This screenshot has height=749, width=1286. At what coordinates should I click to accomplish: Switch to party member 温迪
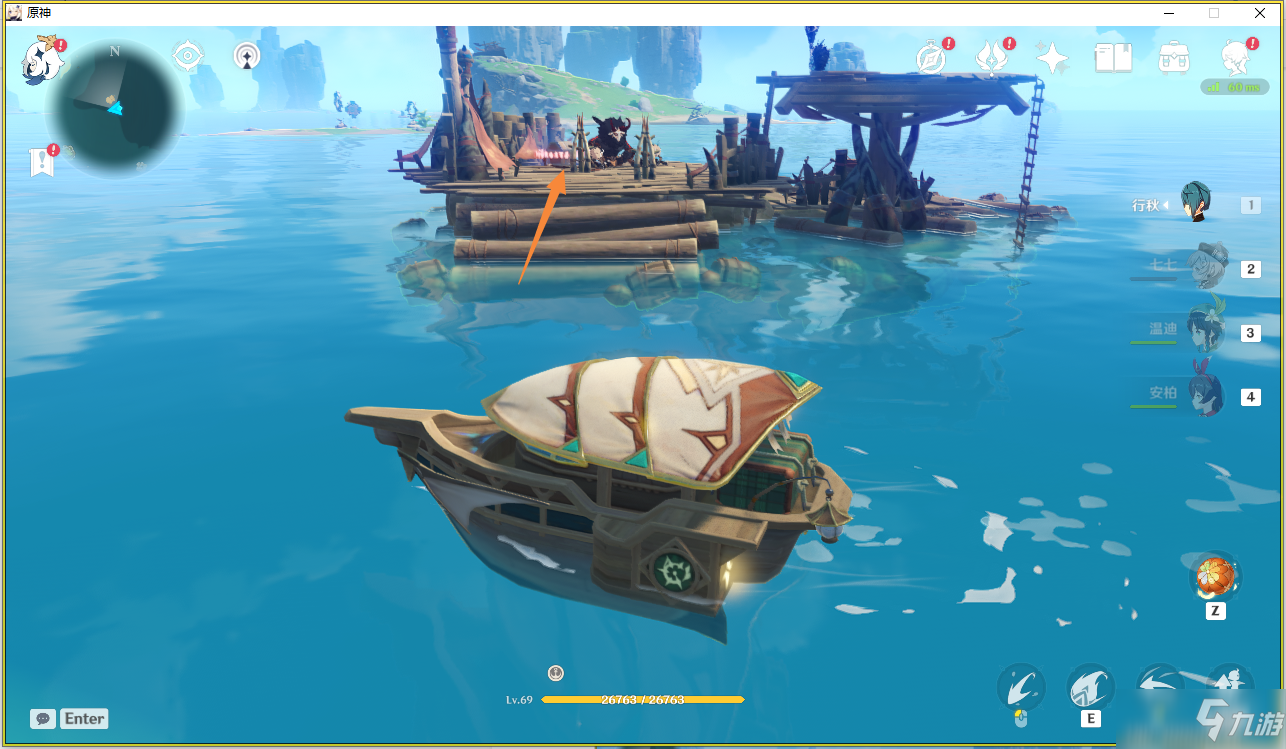tap(1205, 331)
